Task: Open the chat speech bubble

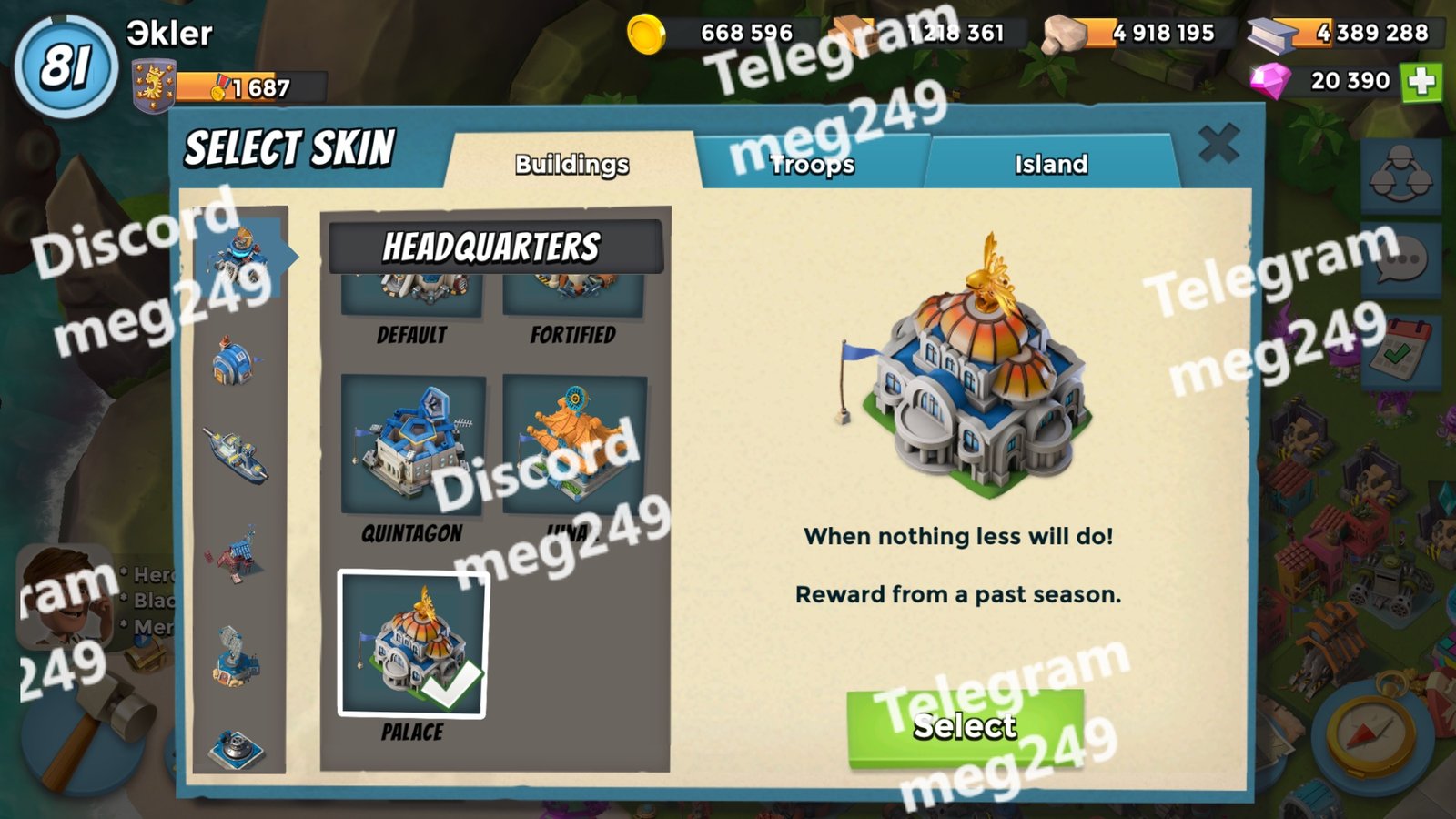Action: coord(1401,261)
